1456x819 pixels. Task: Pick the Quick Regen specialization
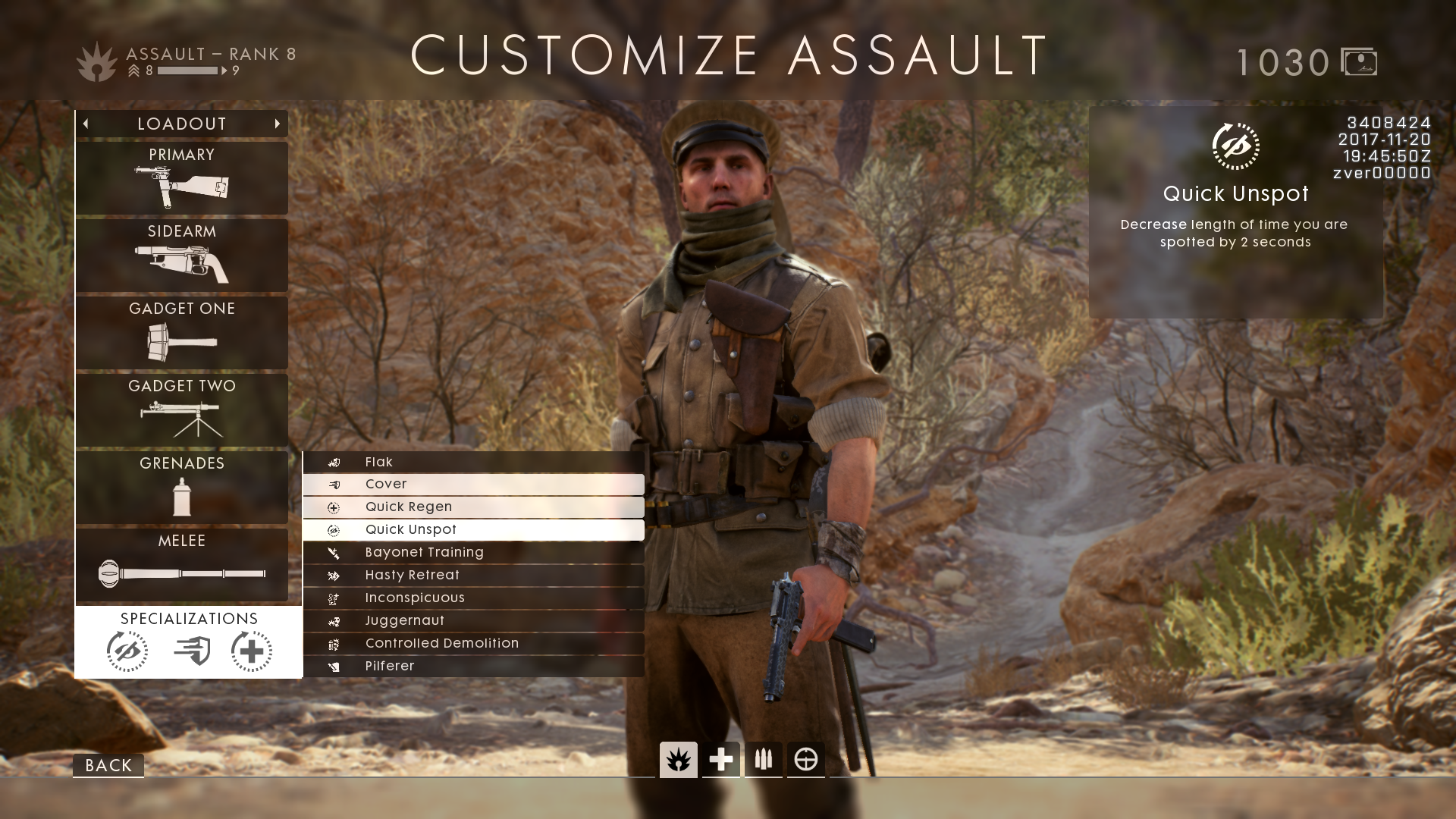pos(473,507)
